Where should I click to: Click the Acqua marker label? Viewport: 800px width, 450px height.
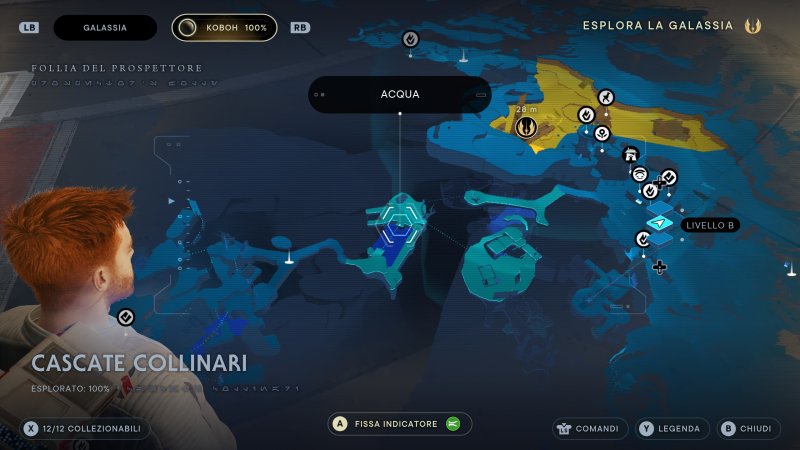click(400, 95)
